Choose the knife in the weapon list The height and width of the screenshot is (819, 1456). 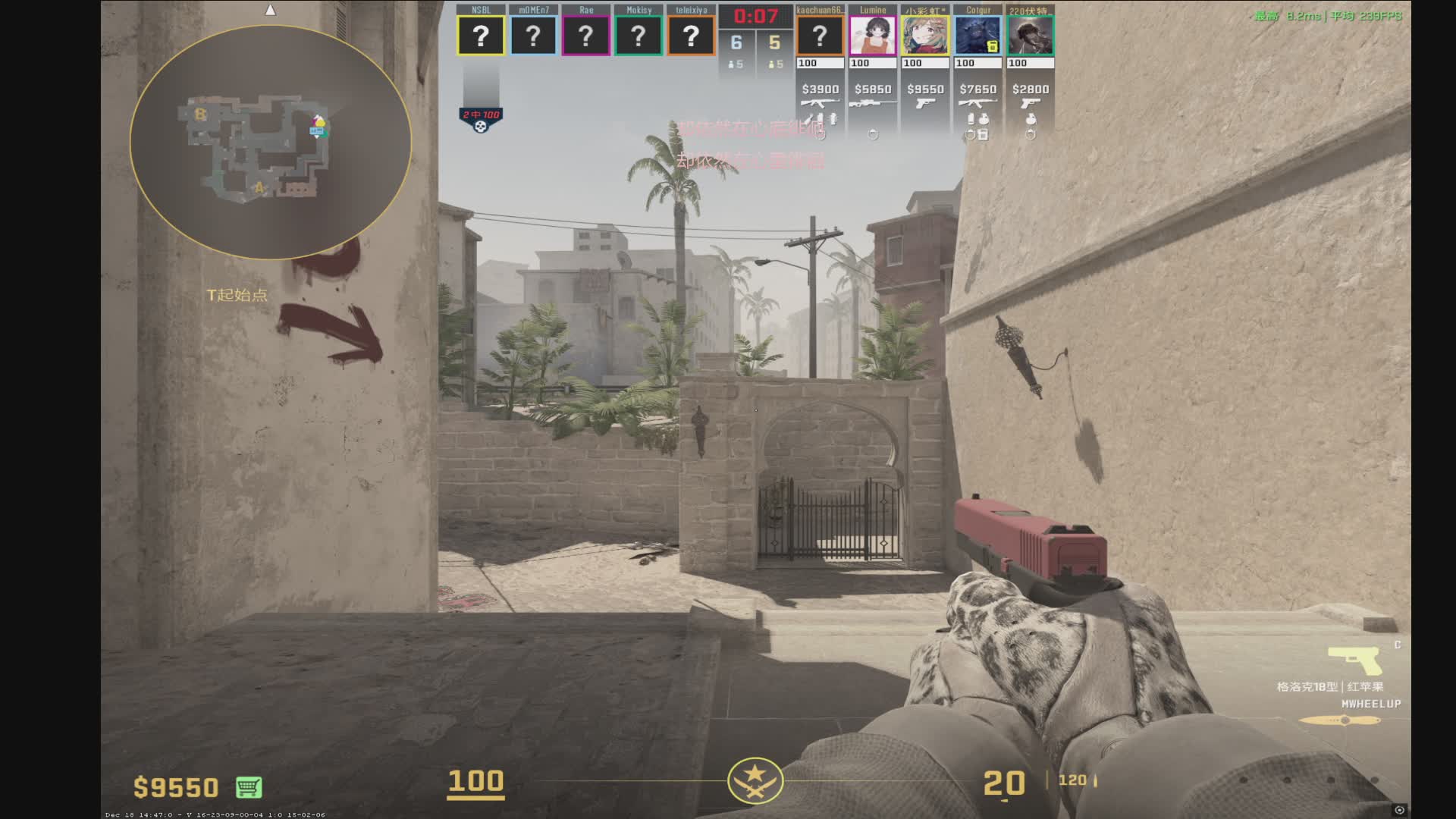tap(1340, 720)
